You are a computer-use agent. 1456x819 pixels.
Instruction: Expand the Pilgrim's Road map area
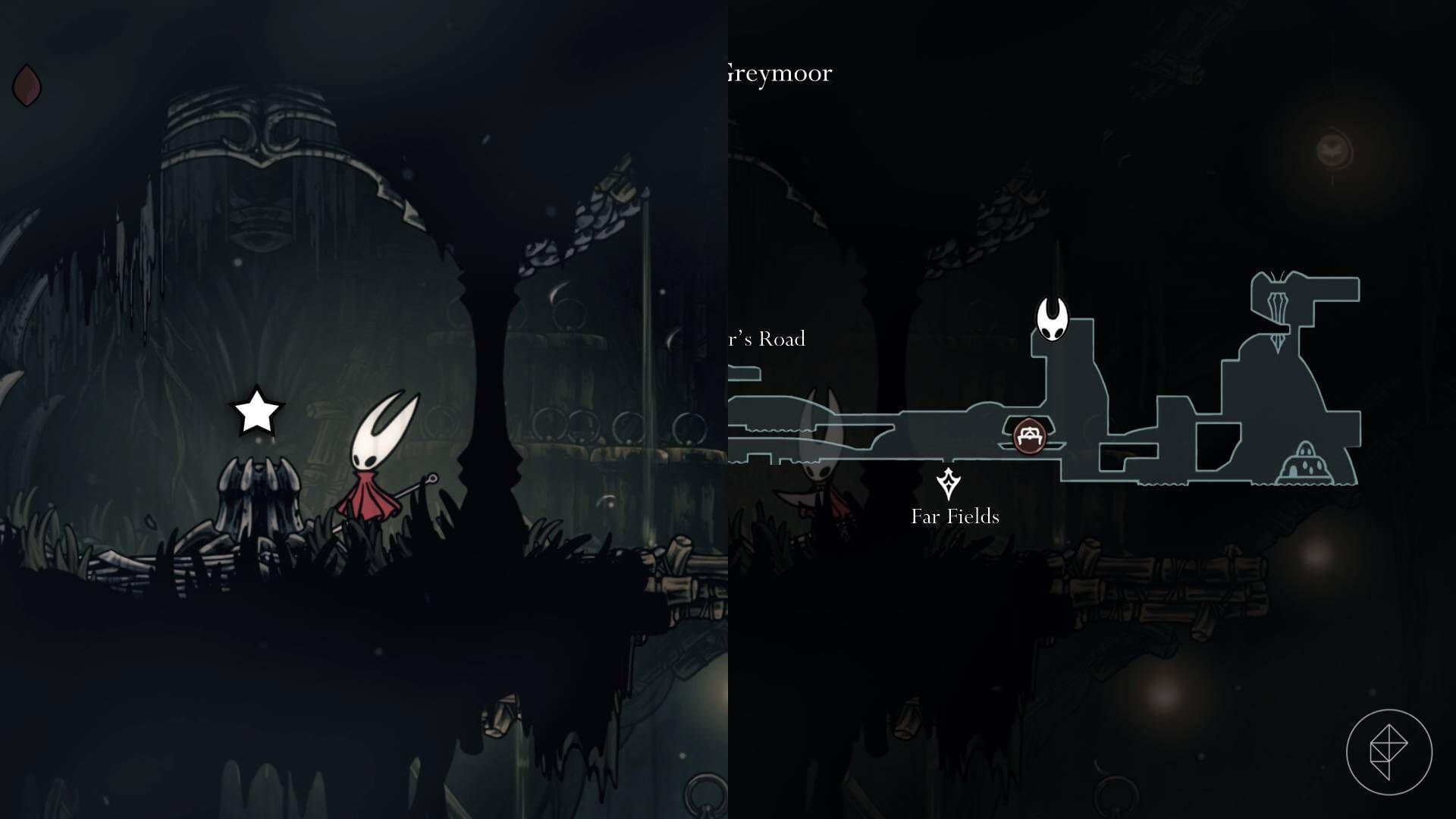click(x=766, y=339)
